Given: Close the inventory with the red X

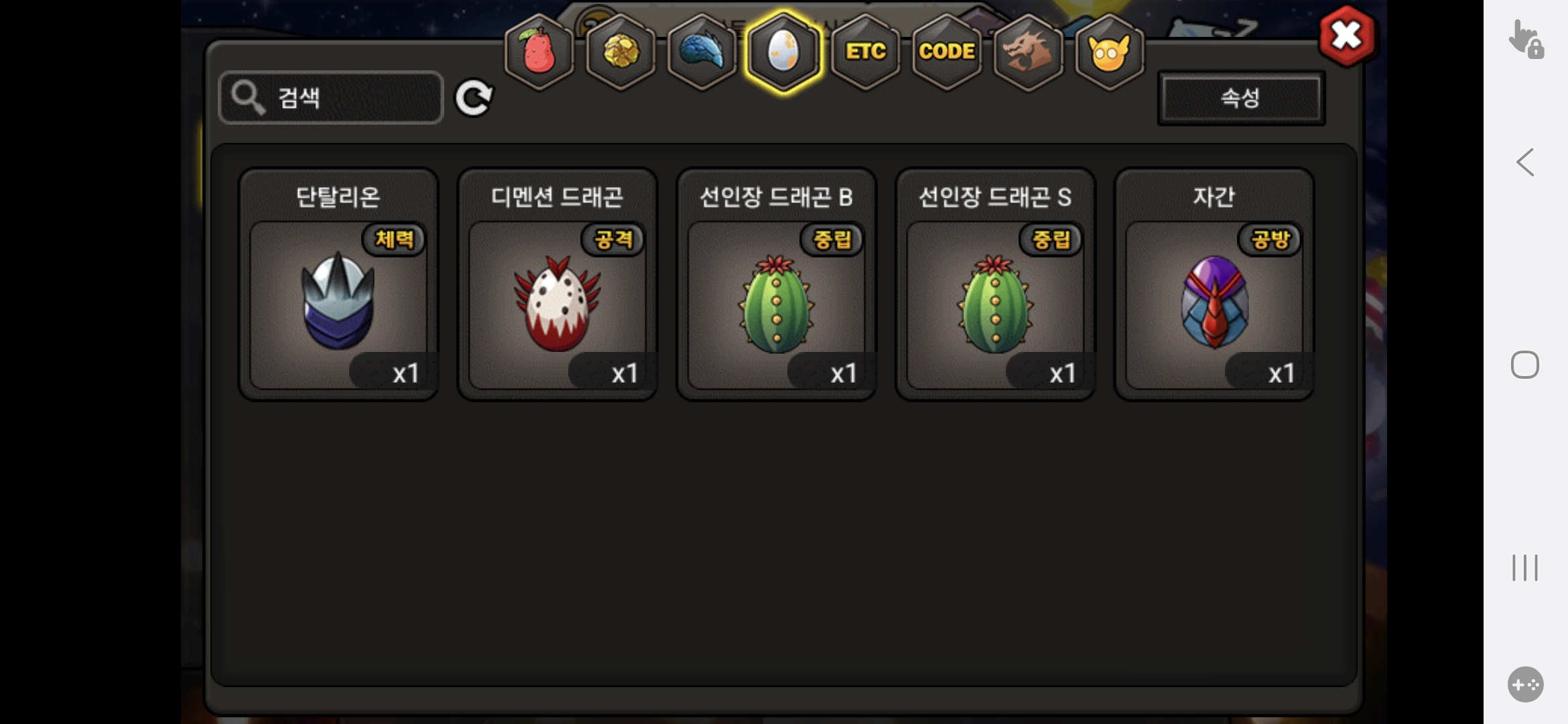Looking at the screenshot, I should [x=1346, y=36].
